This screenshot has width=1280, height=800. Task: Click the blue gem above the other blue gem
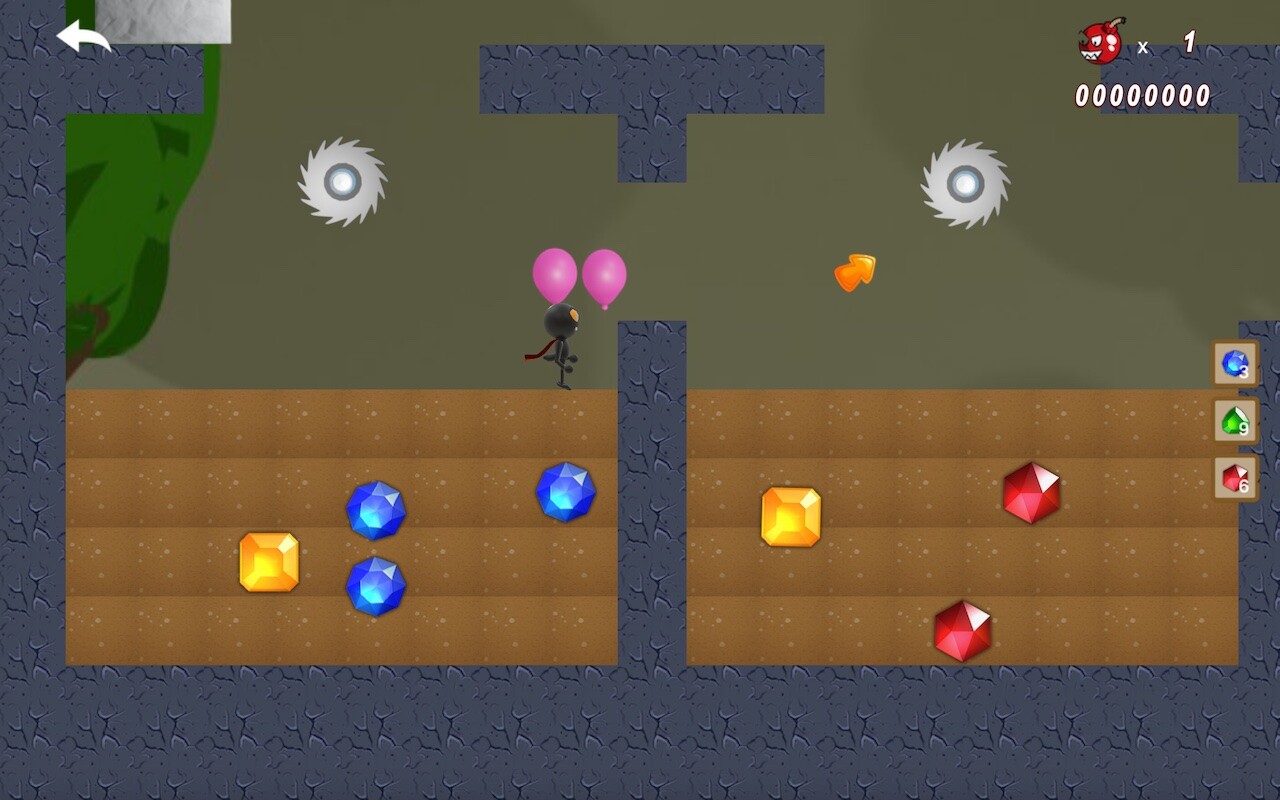377,510
